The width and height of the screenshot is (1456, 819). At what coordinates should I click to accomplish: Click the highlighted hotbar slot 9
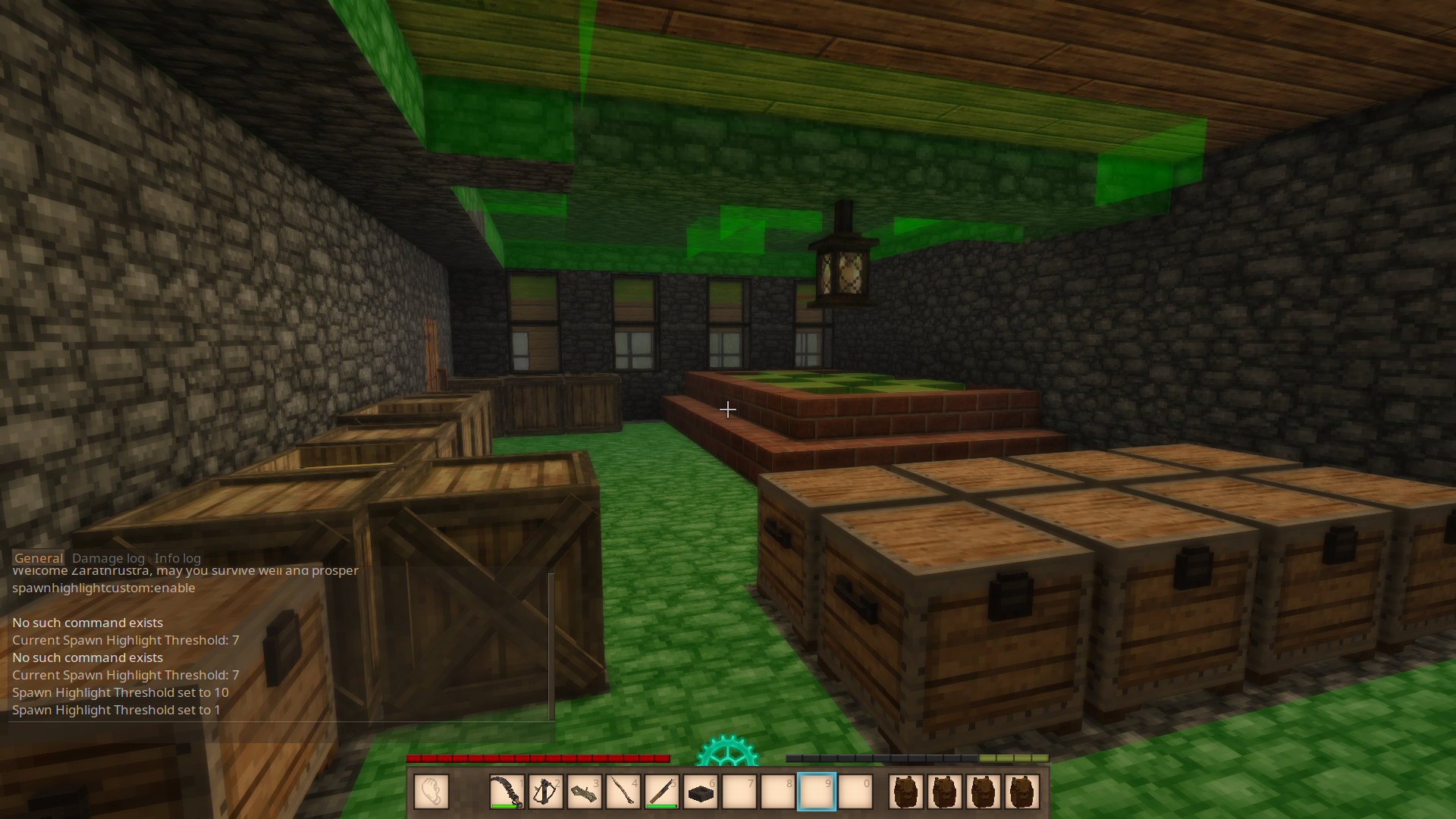[817, 792]
